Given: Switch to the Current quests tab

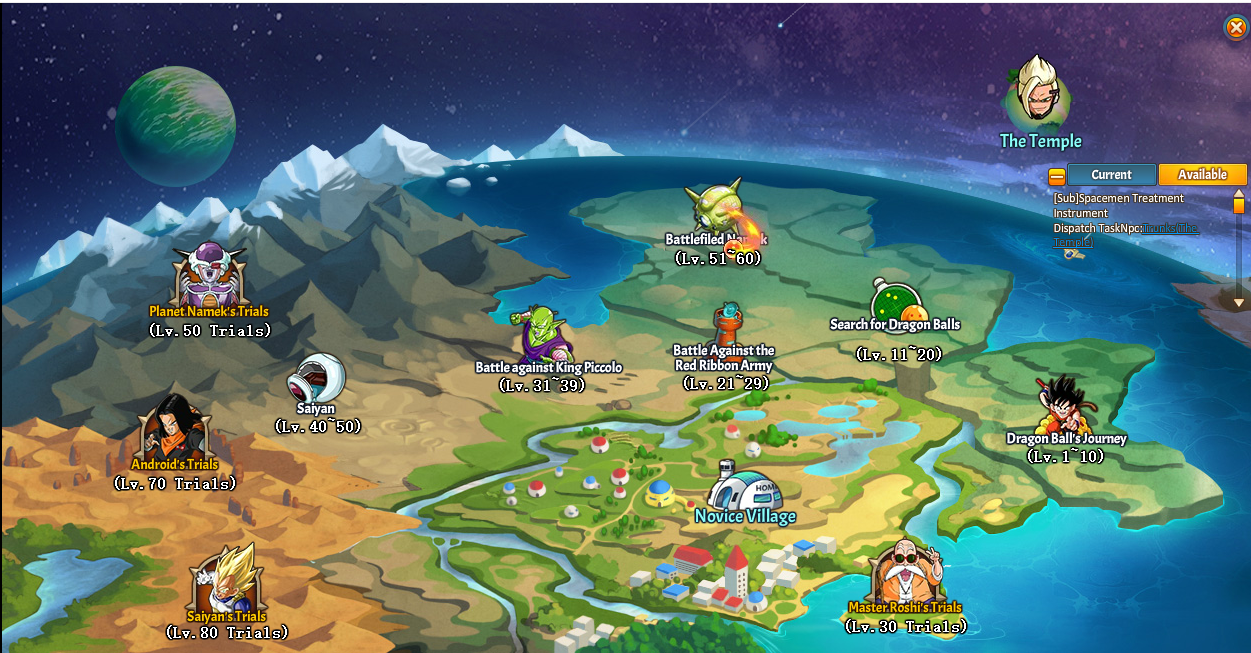Looking at the screenshot, I should (x=1111, y=175).
